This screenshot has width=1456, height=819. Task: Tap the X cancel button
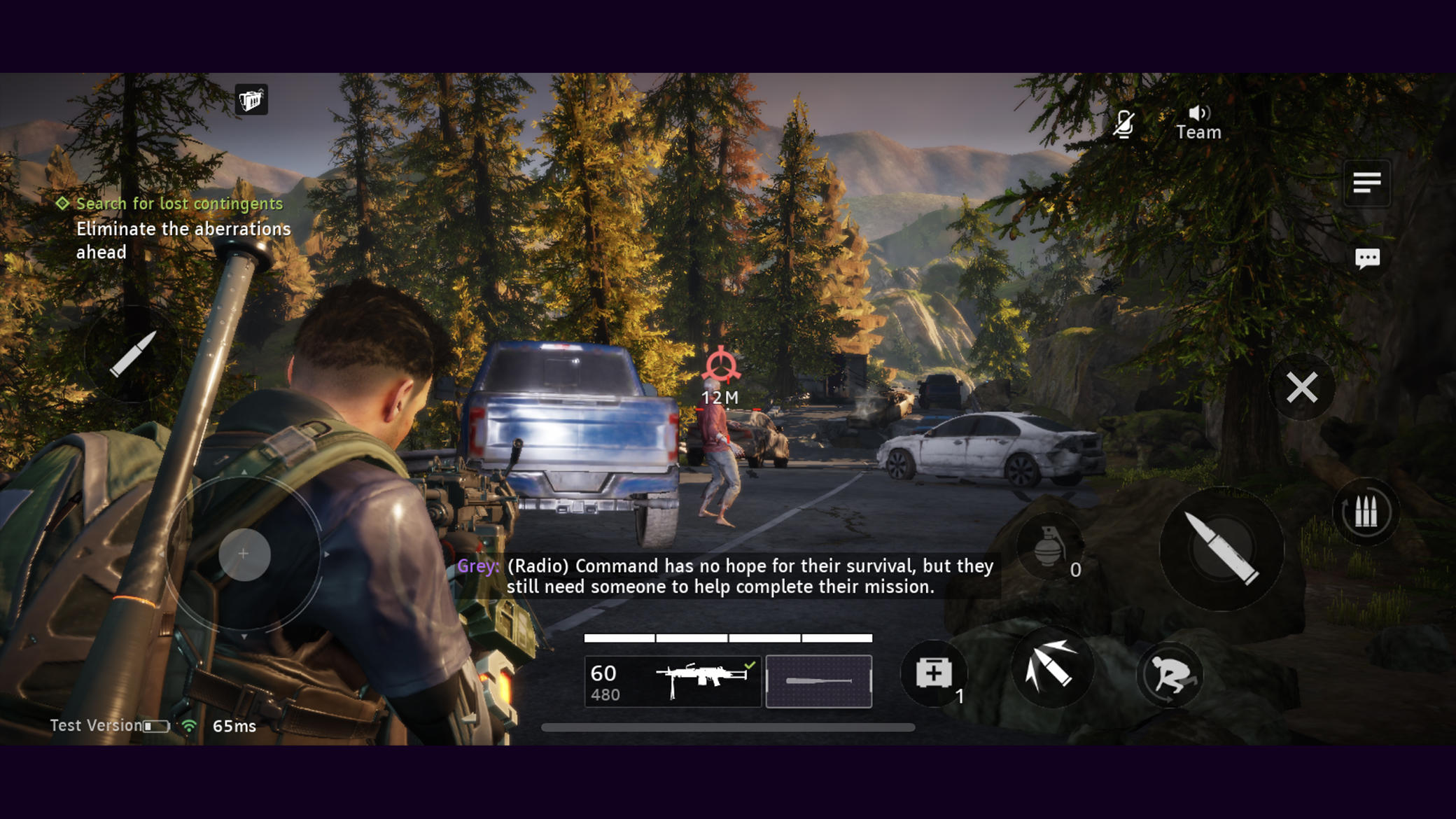(1301, 387)
